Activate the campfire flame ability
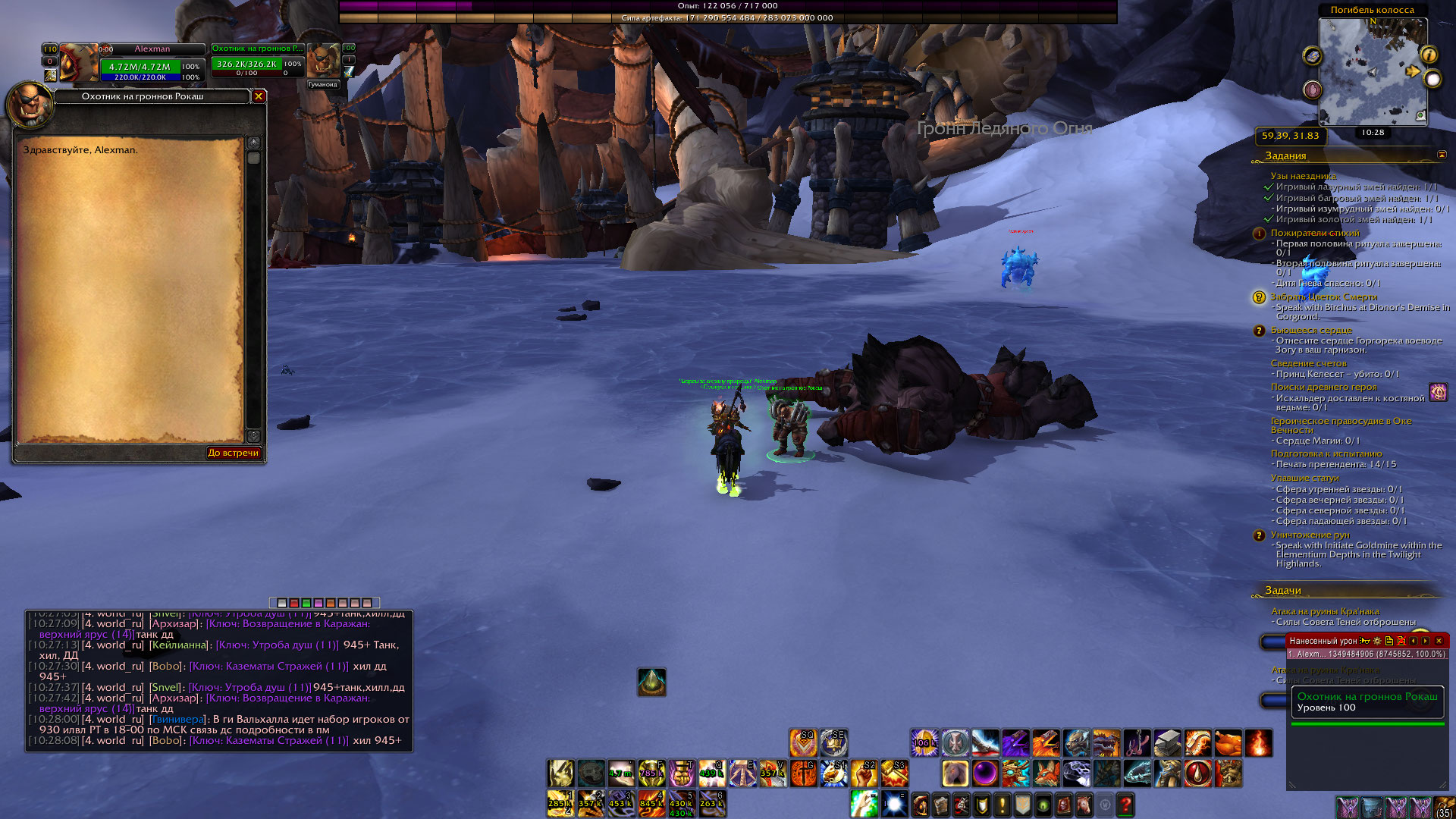 click(x=1257, y=742)
